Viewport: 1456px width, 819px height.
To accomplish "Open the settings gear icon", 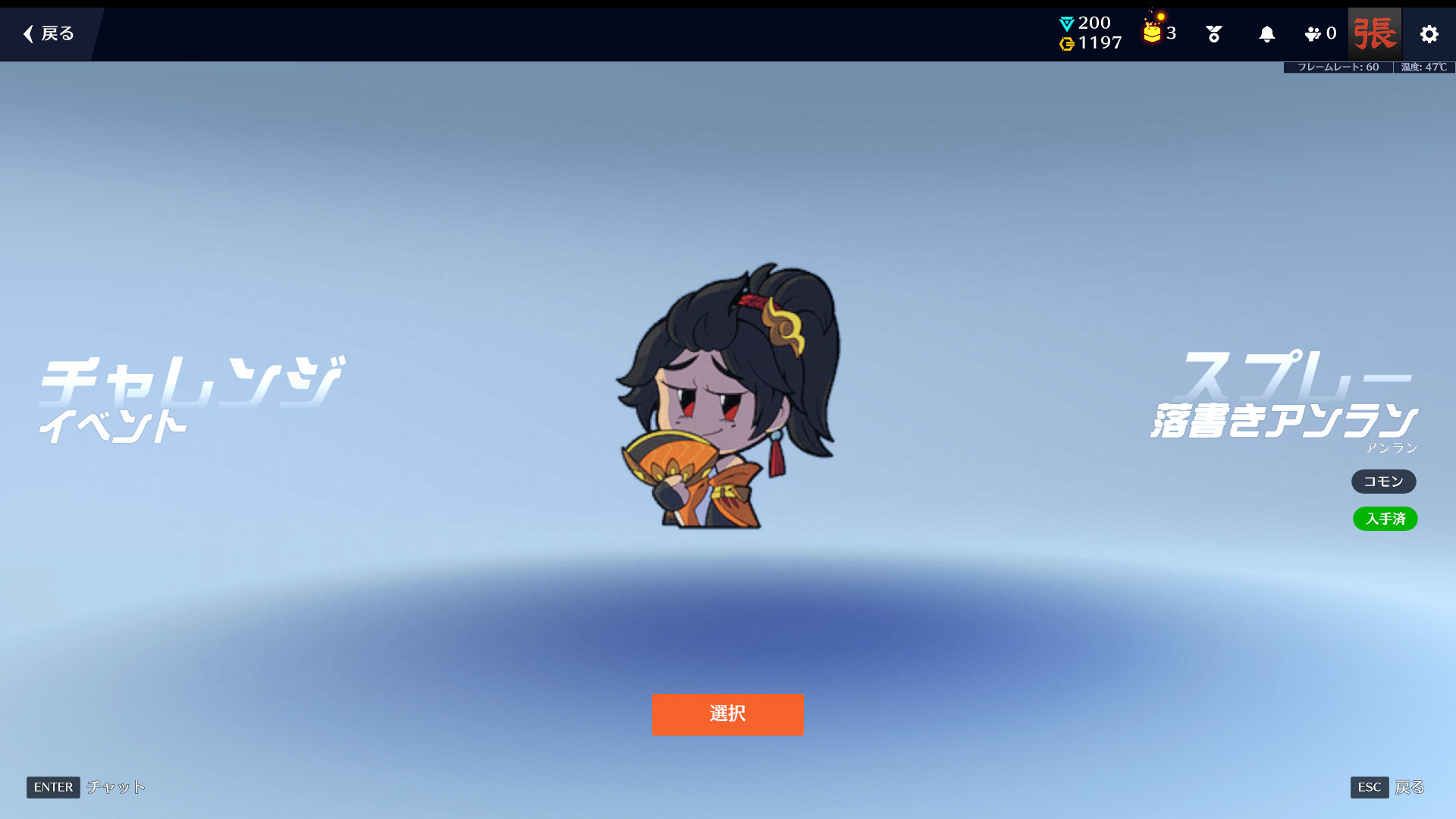I will pos(1429,34).
